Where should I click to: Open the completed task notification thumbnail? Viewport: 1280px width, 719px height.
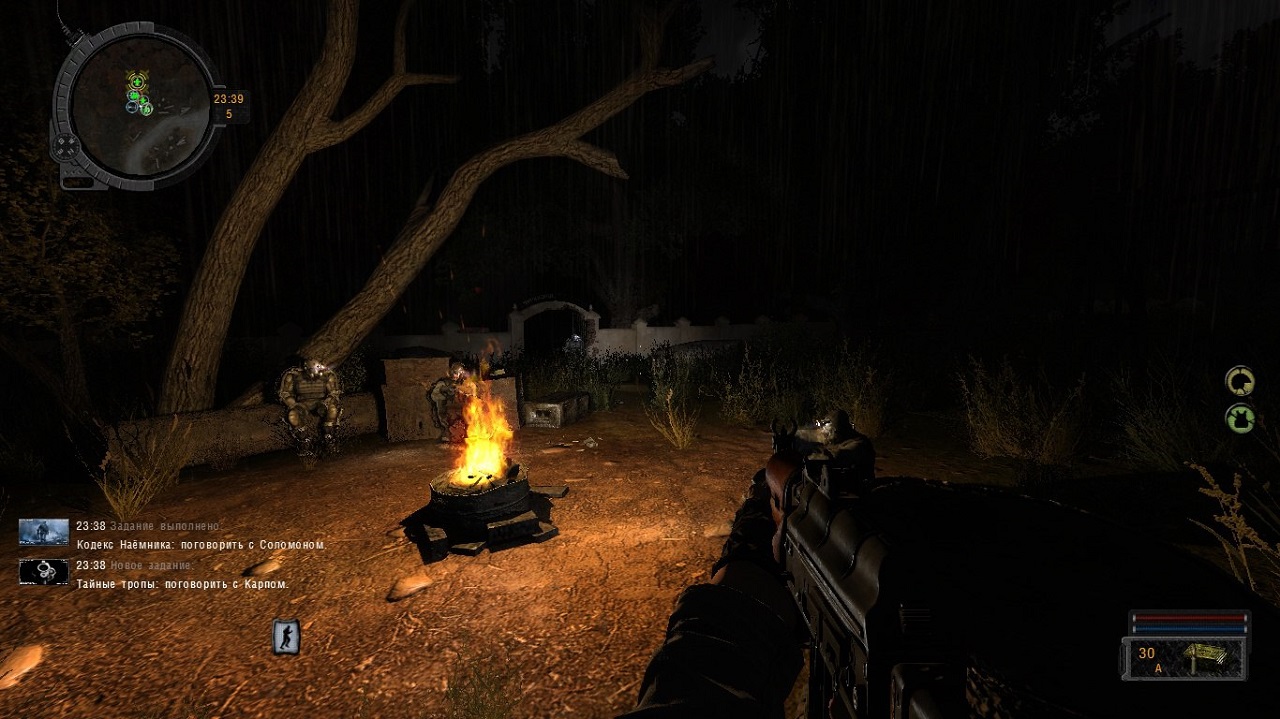44,532
